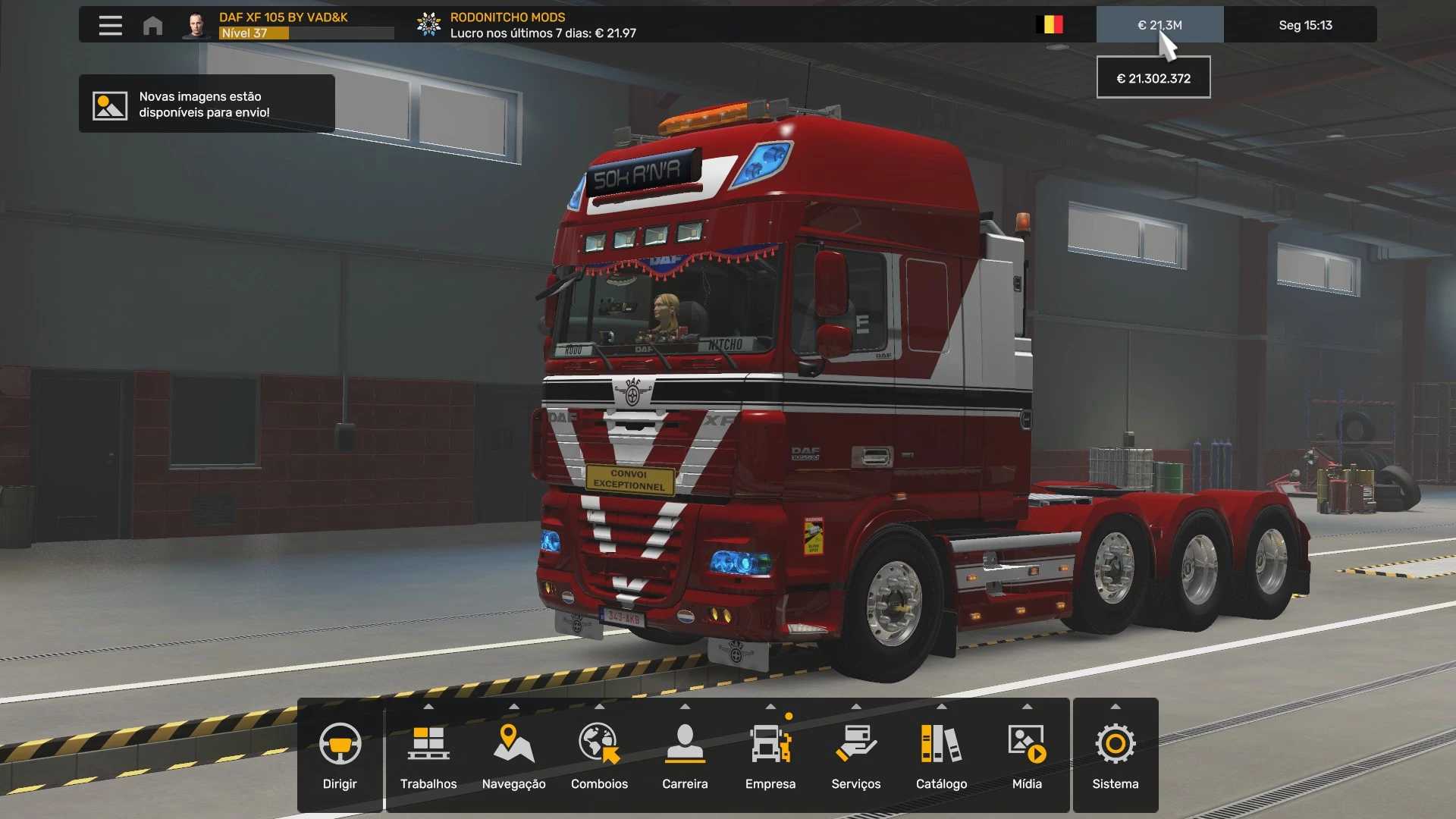Browse the Catálogo menu
This screenshot has width=1456, height=819.
click(x=941, y=755)
